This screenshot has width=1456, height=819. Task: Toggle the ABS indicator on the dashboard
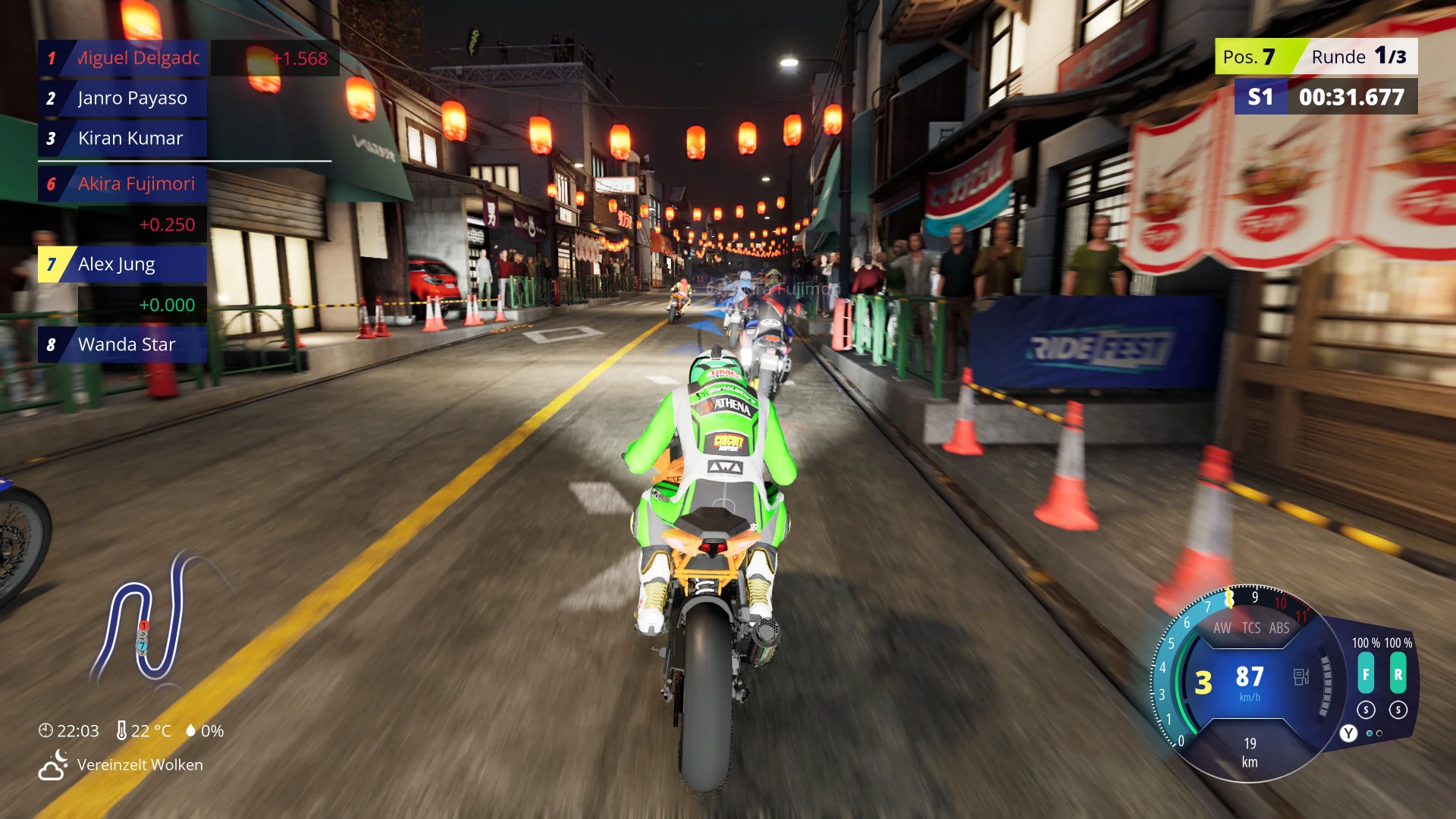[1279, 628]
